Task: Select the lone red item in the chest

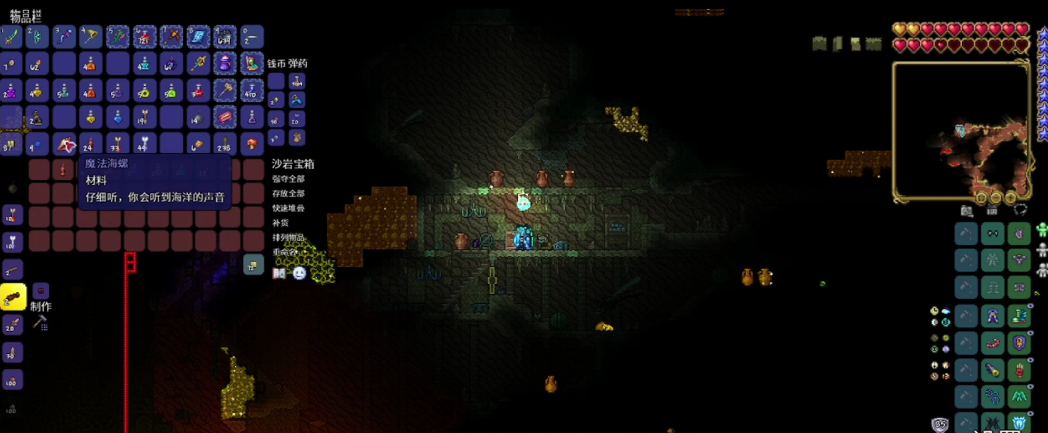Action: [x=65, y=170]
